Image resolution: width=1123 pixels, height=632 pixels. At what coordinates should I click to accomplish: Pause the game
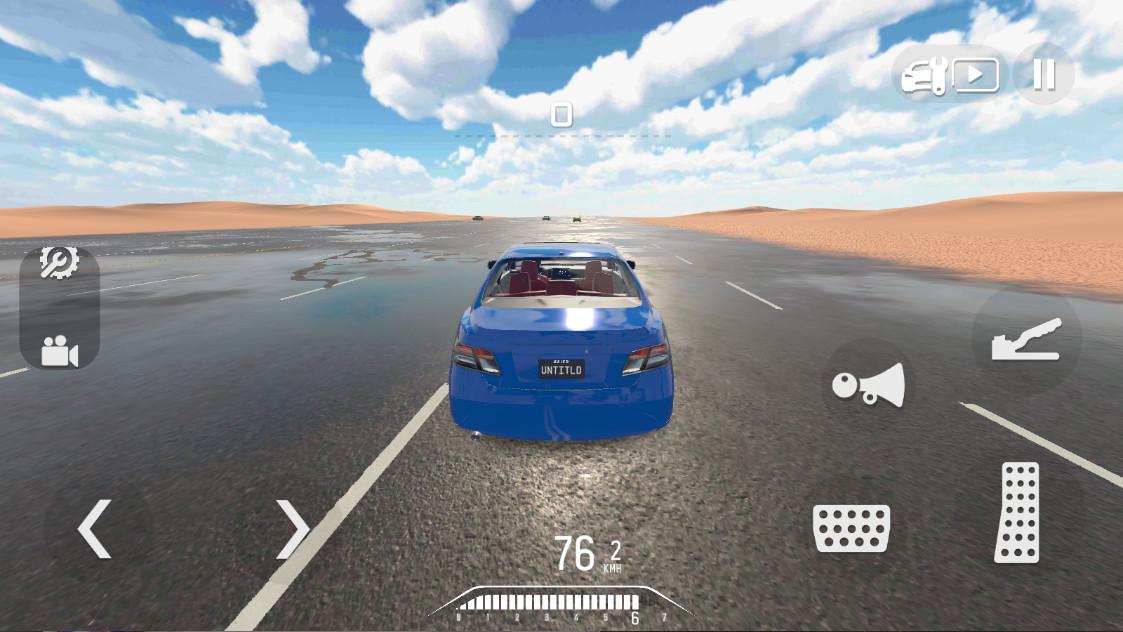click(x=1044, y=75)
